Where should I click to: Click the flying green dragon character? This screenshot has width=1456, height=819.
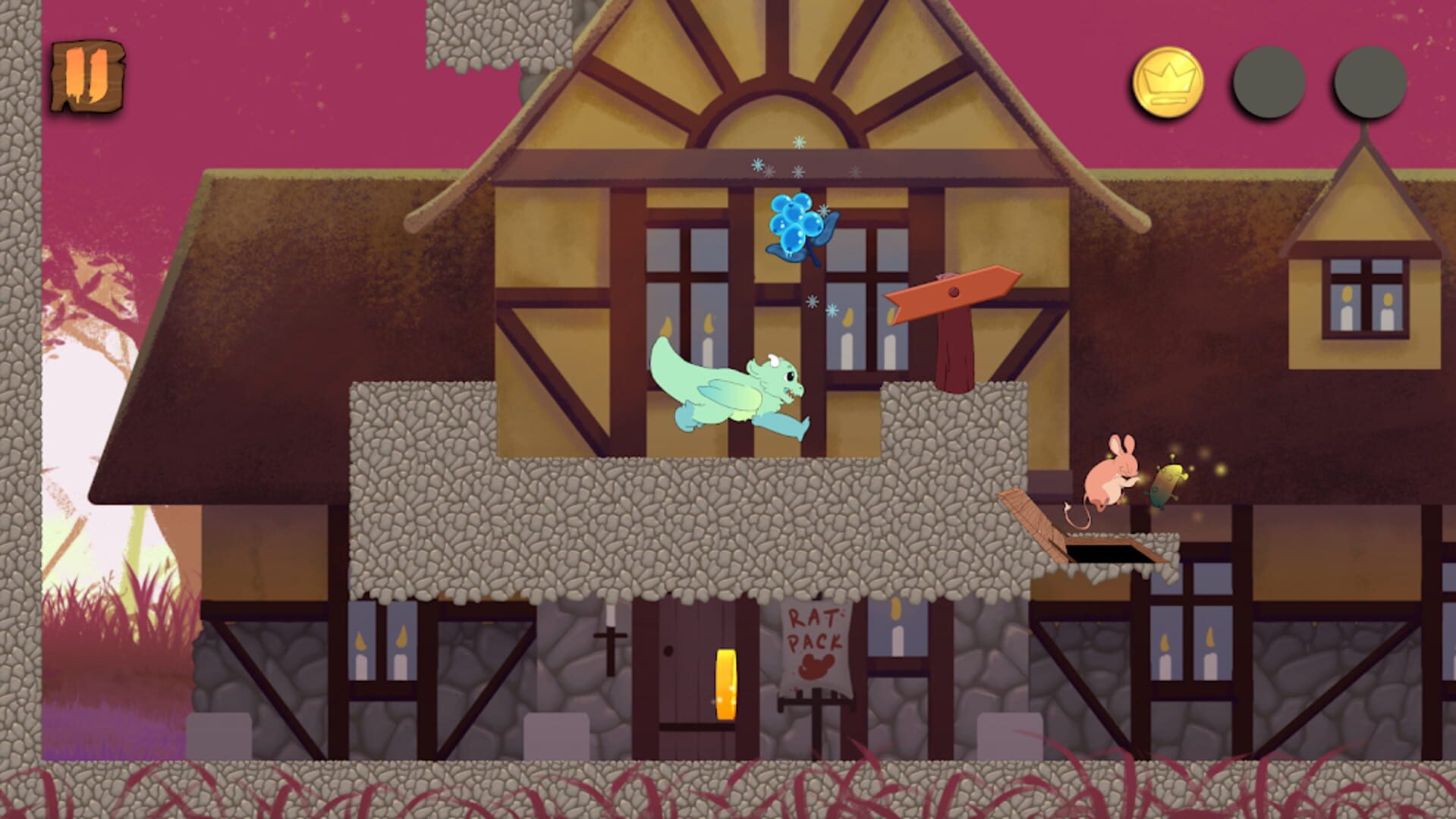[x=728, y=387]
